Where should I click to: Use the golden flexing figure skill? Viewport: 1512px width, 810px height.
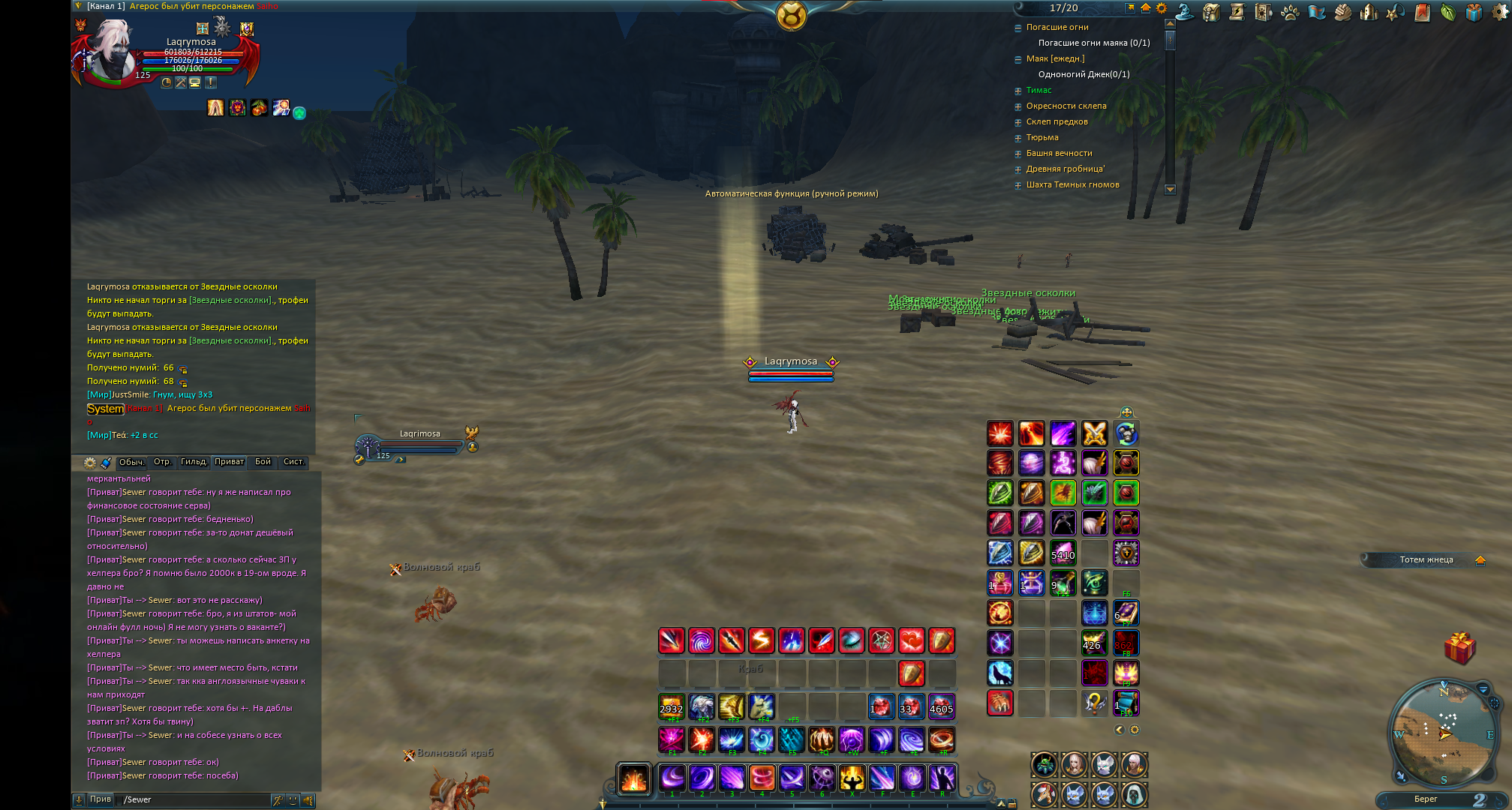(x=852, y=778)
